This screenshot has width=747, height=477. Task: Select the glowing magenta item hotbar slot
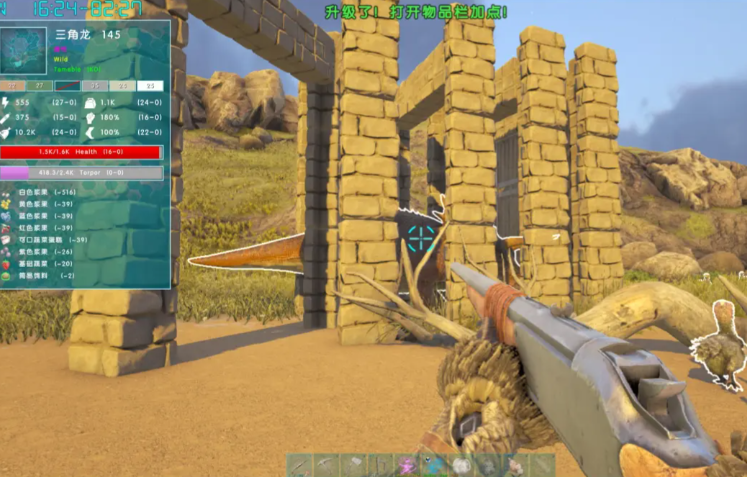[x=408, y=465]
